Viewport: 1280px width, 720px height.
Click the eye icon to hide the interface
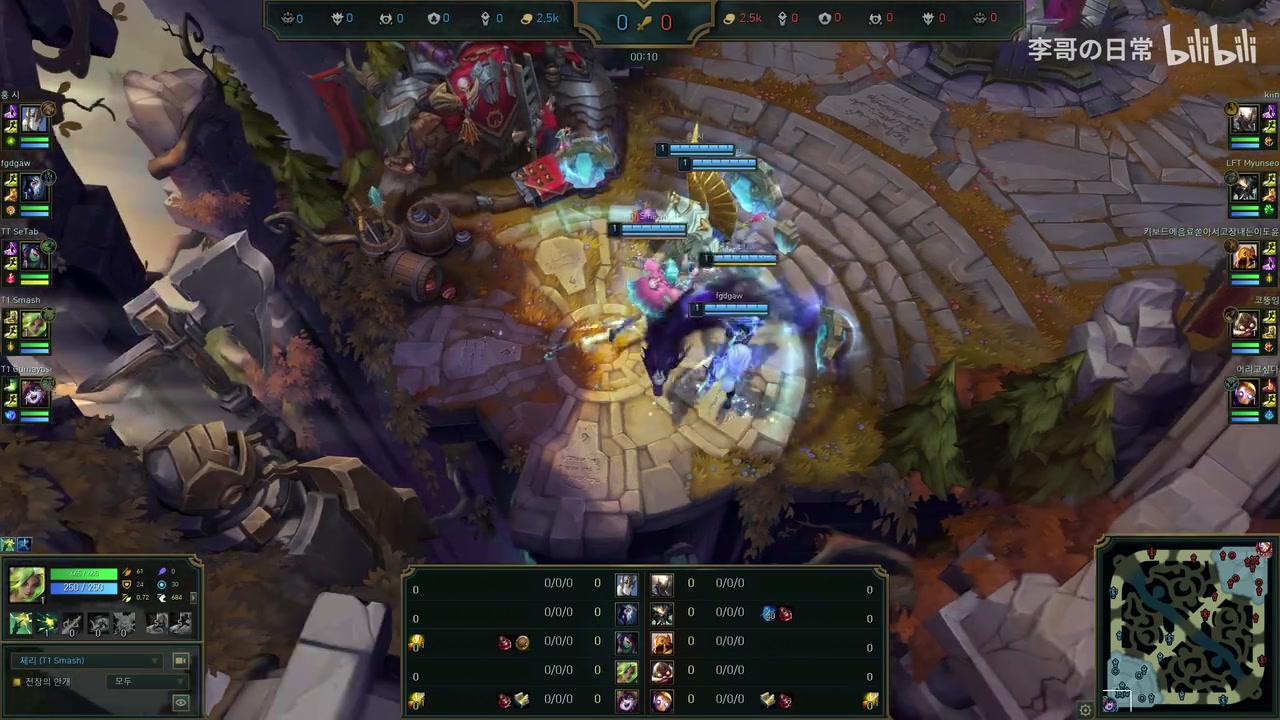coord(181,703)
